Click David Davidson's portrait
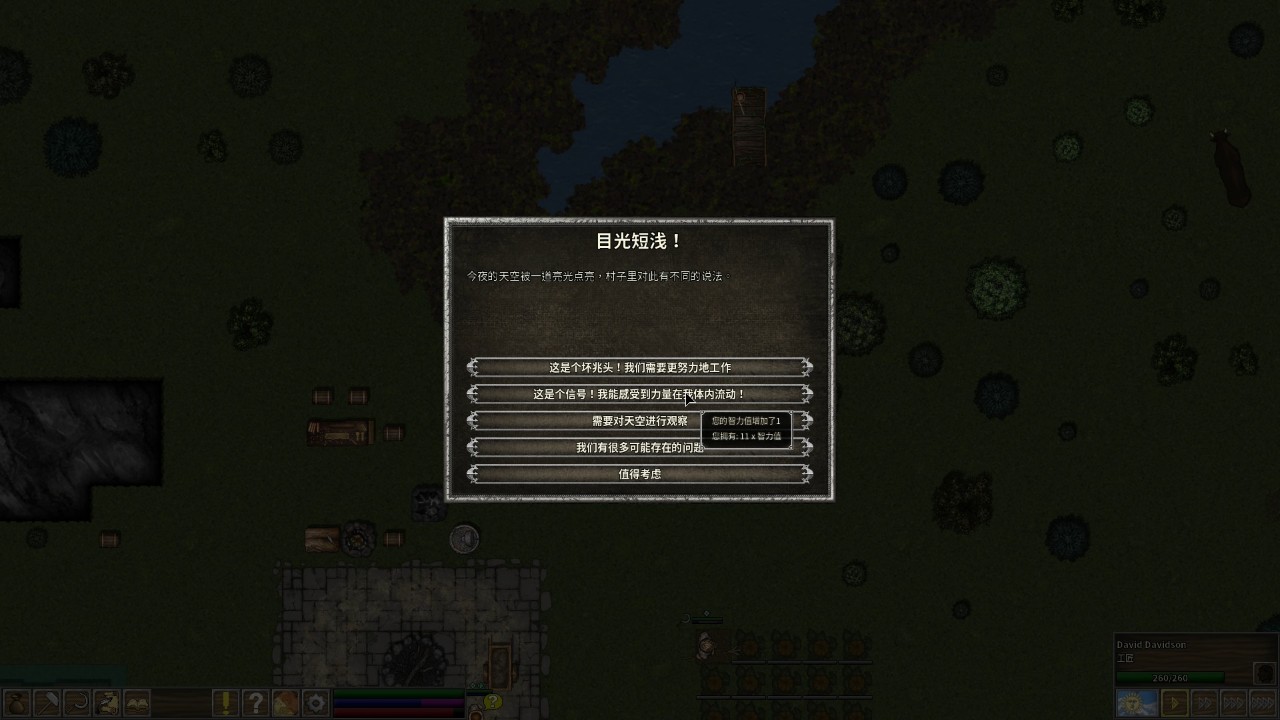This screenshot has width=1280, height=720. pyautogui.click(x=1264, y=673)
